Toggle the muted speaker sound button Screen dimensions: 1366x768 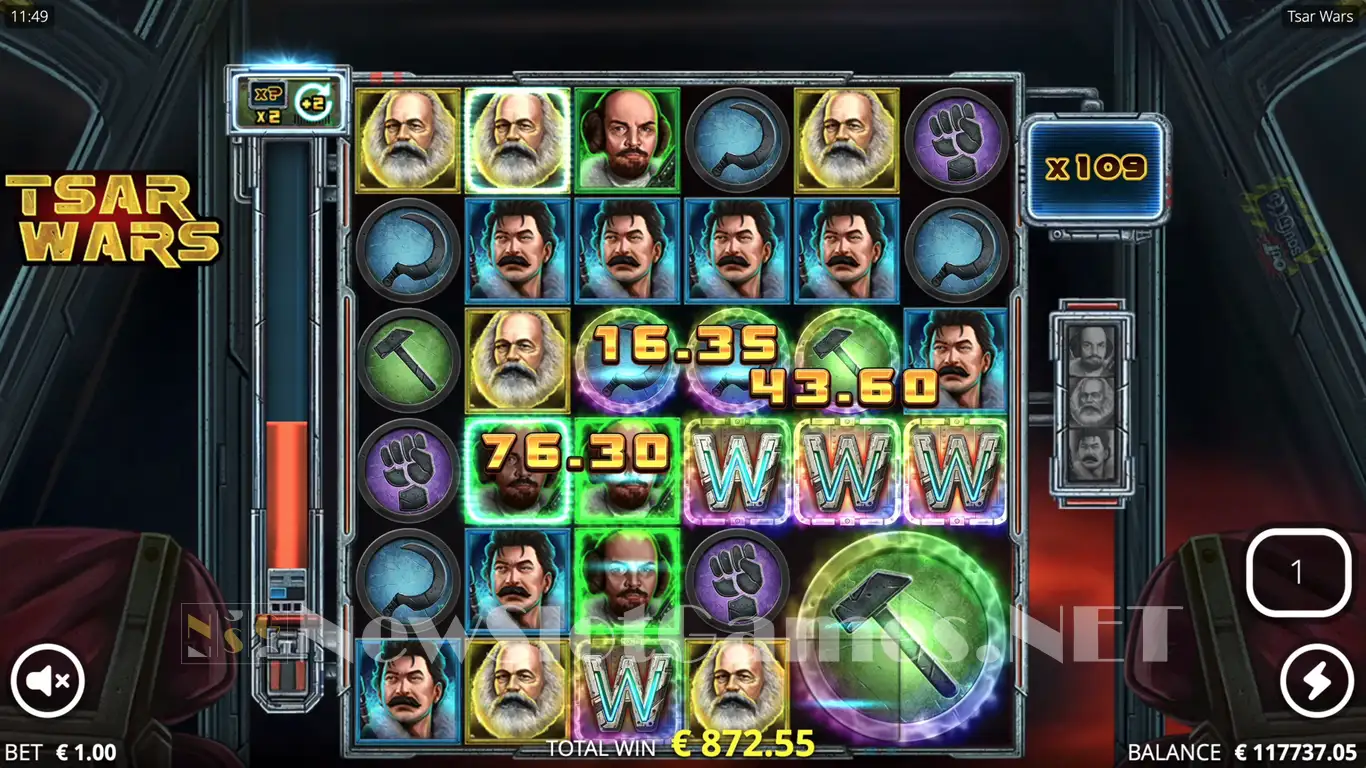48,681
